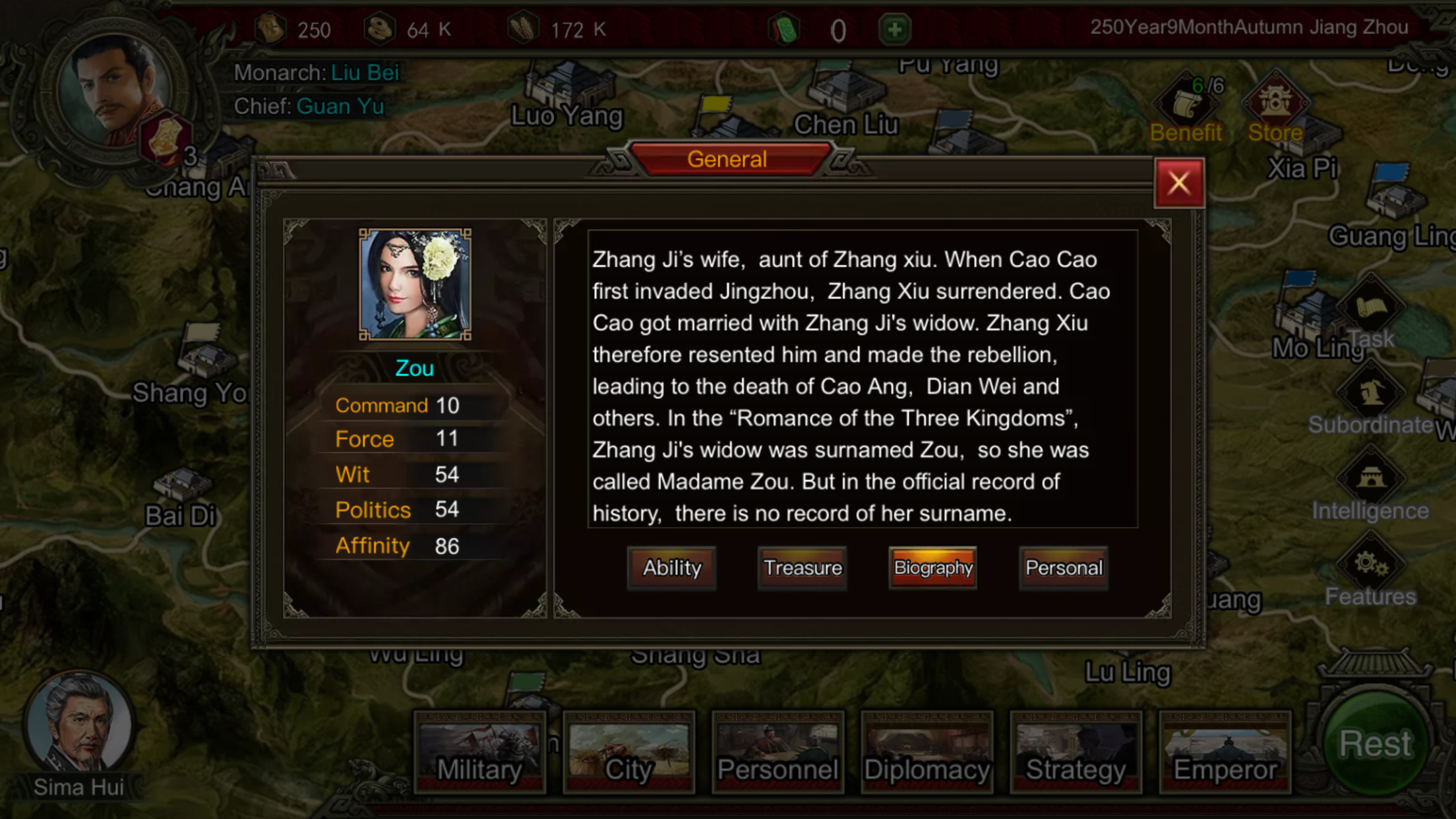Click the Chief Guan Yu label

click(340, 106)
